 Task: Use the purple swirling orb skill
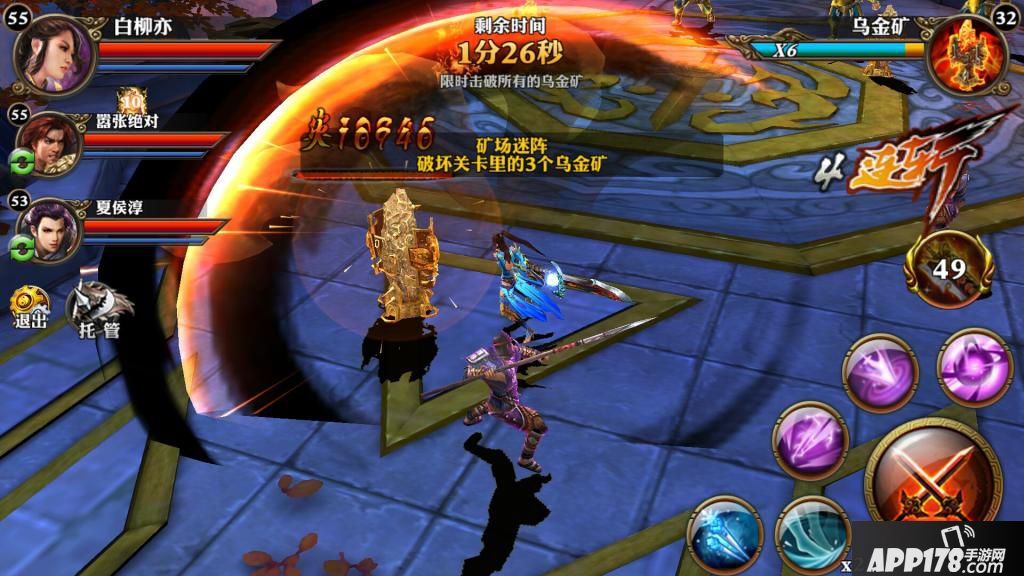click(974, 367)
